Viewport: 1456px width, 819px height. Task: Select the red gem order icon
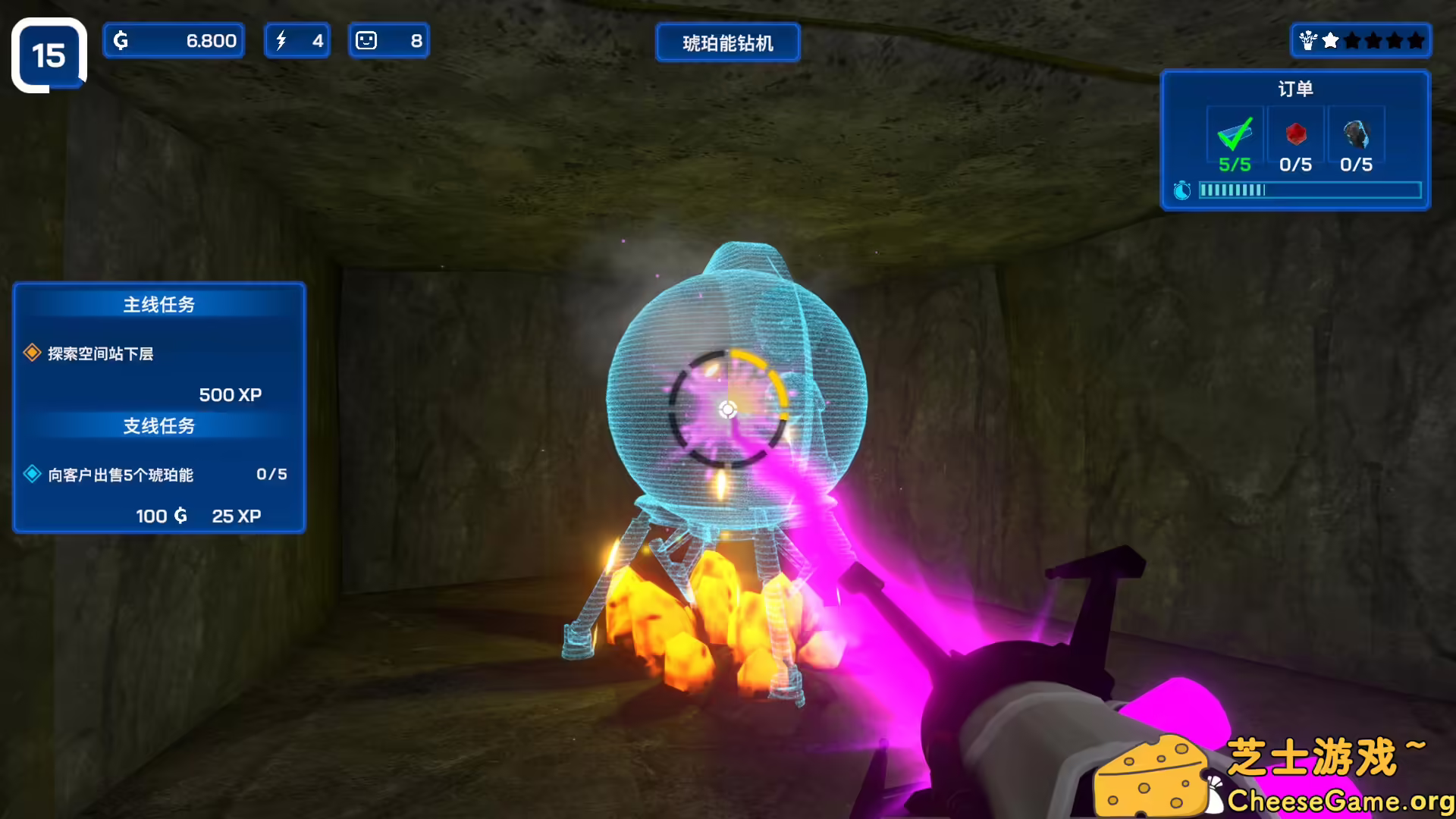pos(1295,135)
